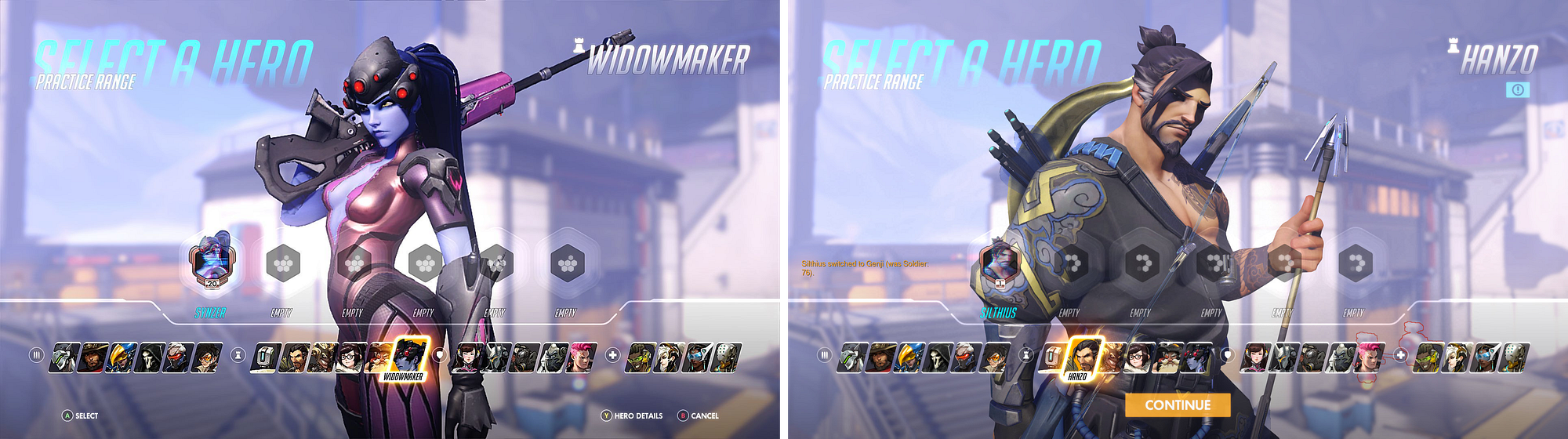Pick Zarya on the Widowmaker screen's roster
The height and width of the screenshot is (439, 1568).
(582, 357)
